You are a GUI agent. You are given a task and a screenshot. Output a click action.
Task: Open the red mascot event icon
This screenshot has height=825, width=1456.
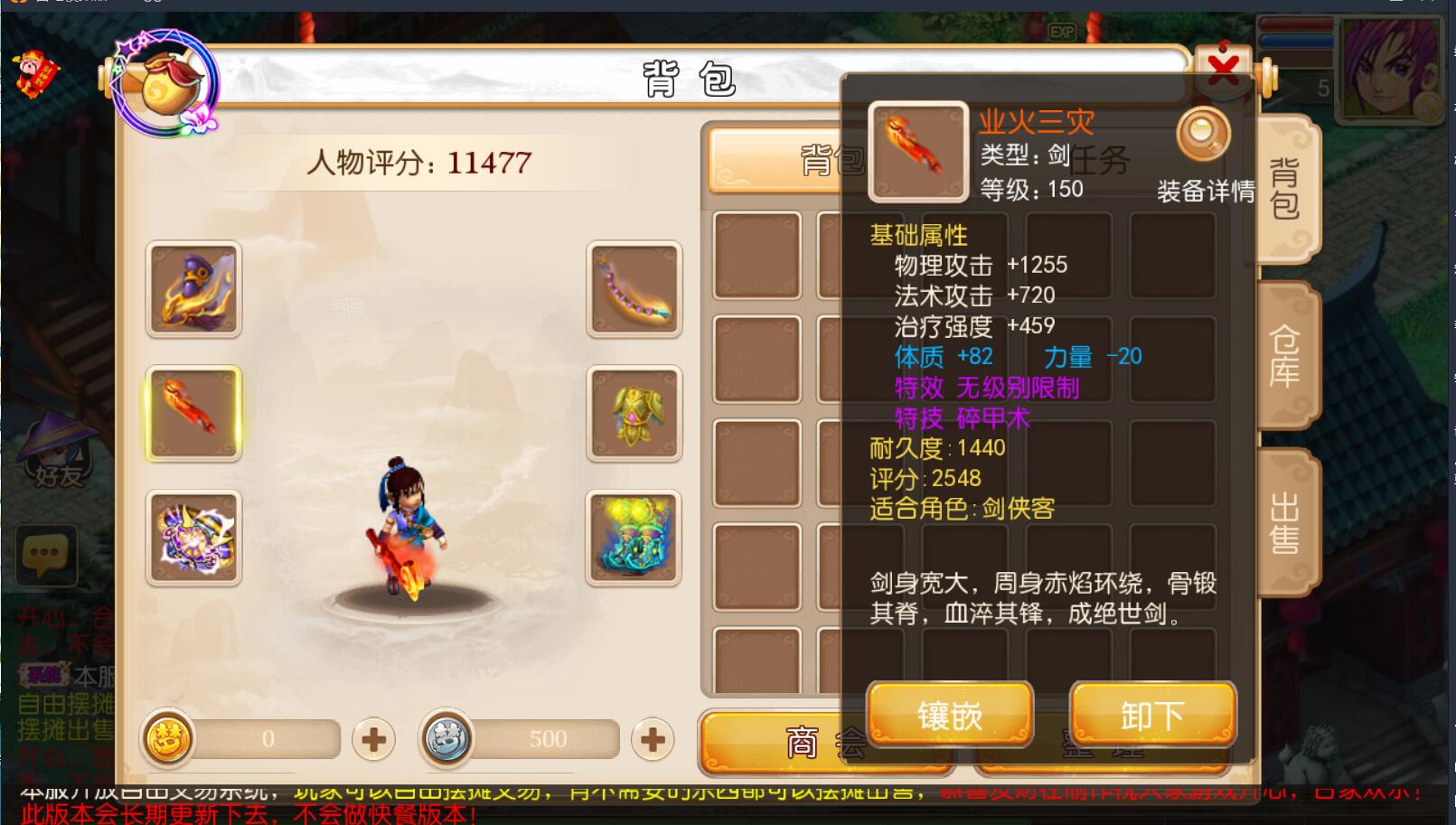tap(36, 74)
